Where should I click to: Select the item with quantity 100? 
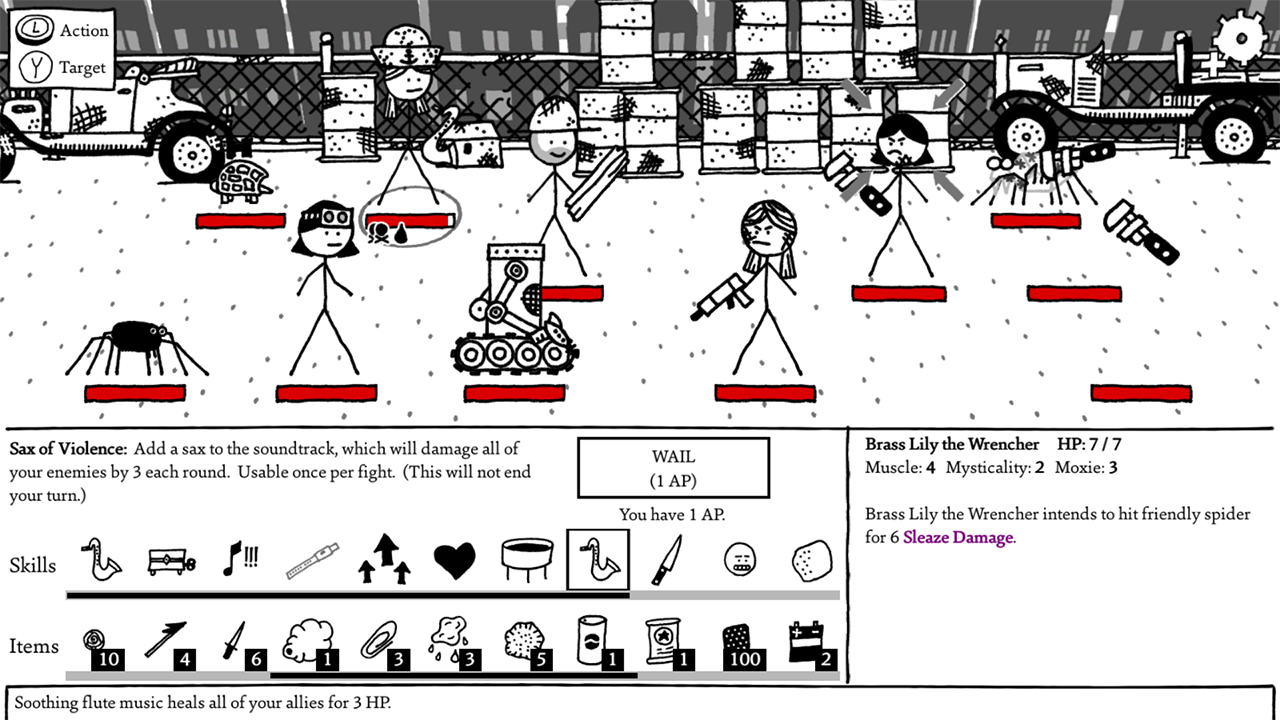[738, 638]
